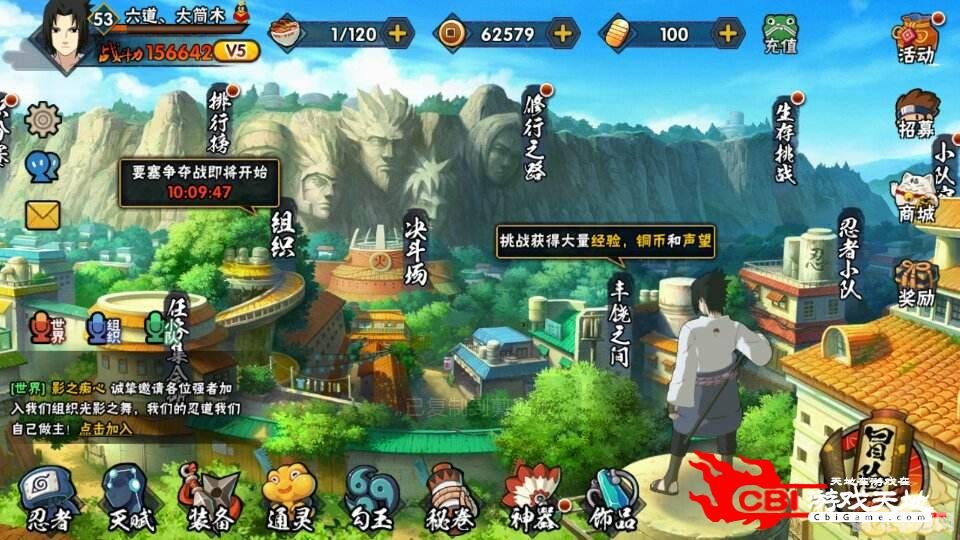Open the 勾玉 magatama menu

[x=371, y=495]
